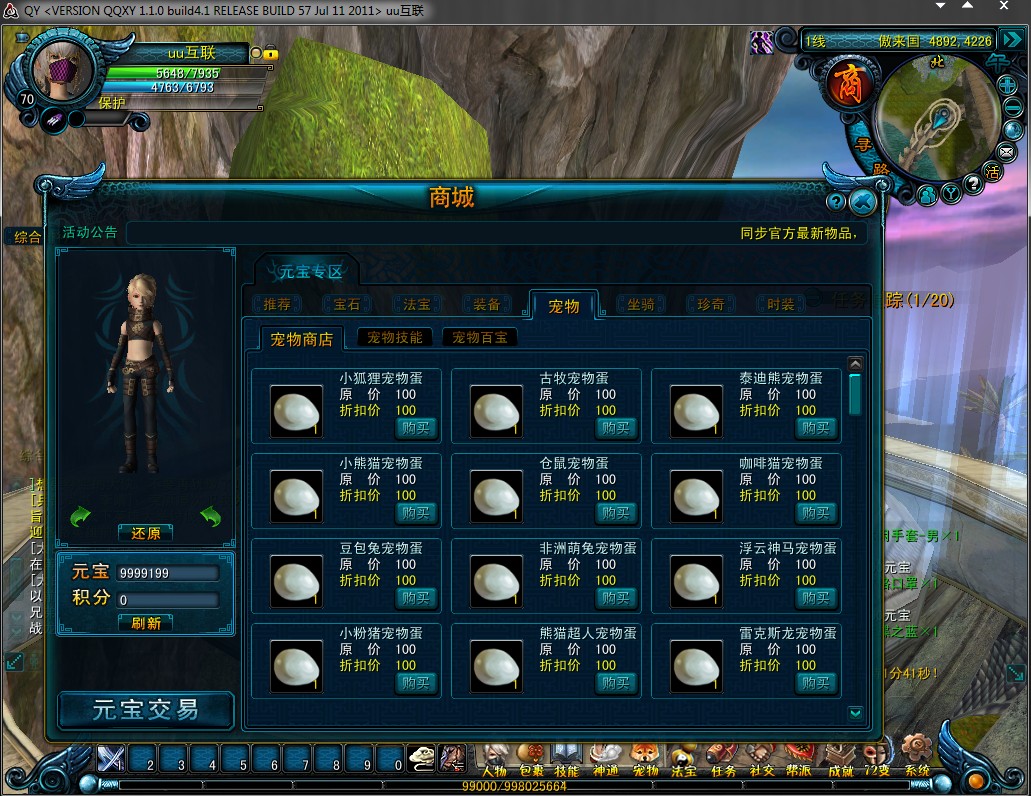
Task: Close the 商城 shop window
Action: (x=862, y=203)
